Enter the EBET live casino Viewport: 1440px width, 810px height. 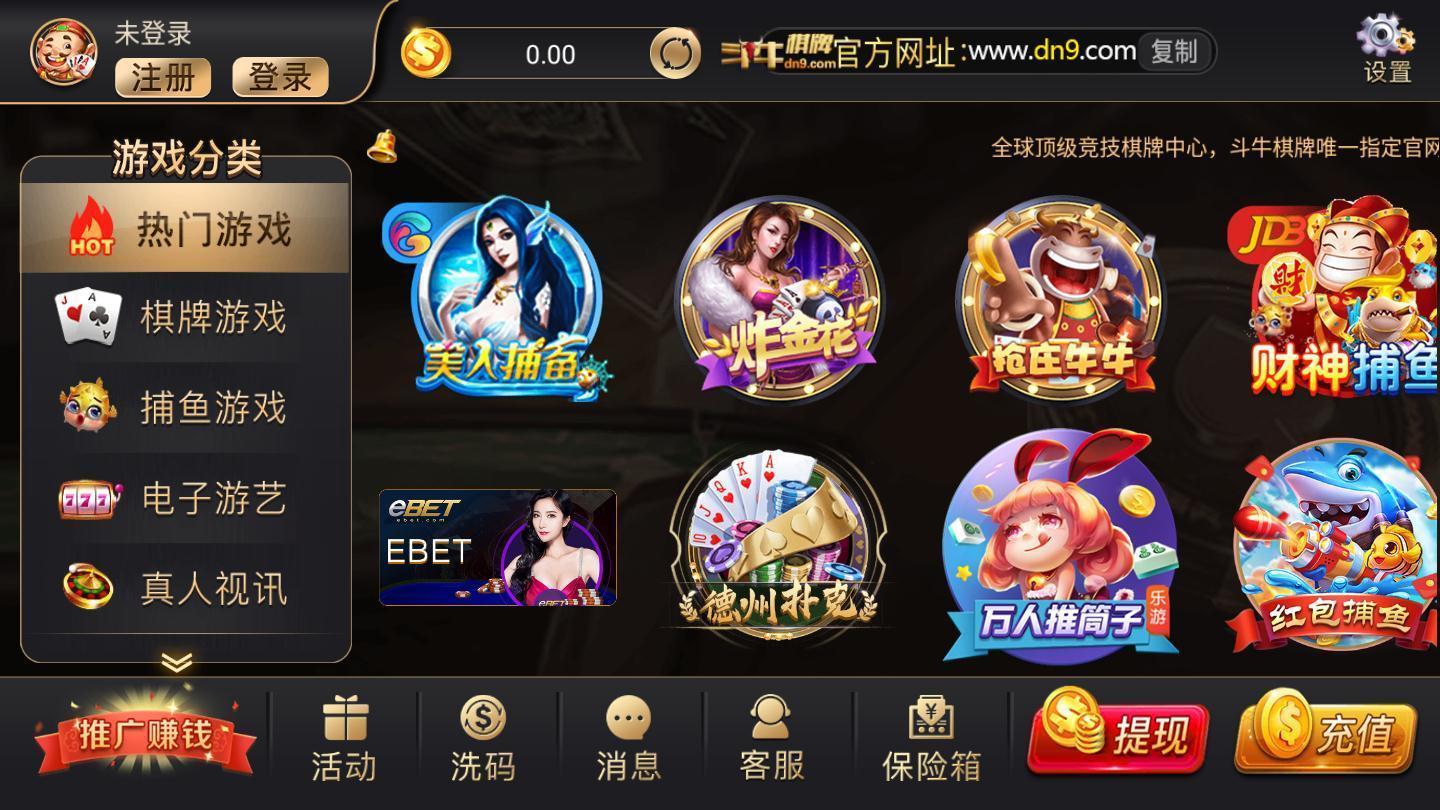click(x=498, y=548)
